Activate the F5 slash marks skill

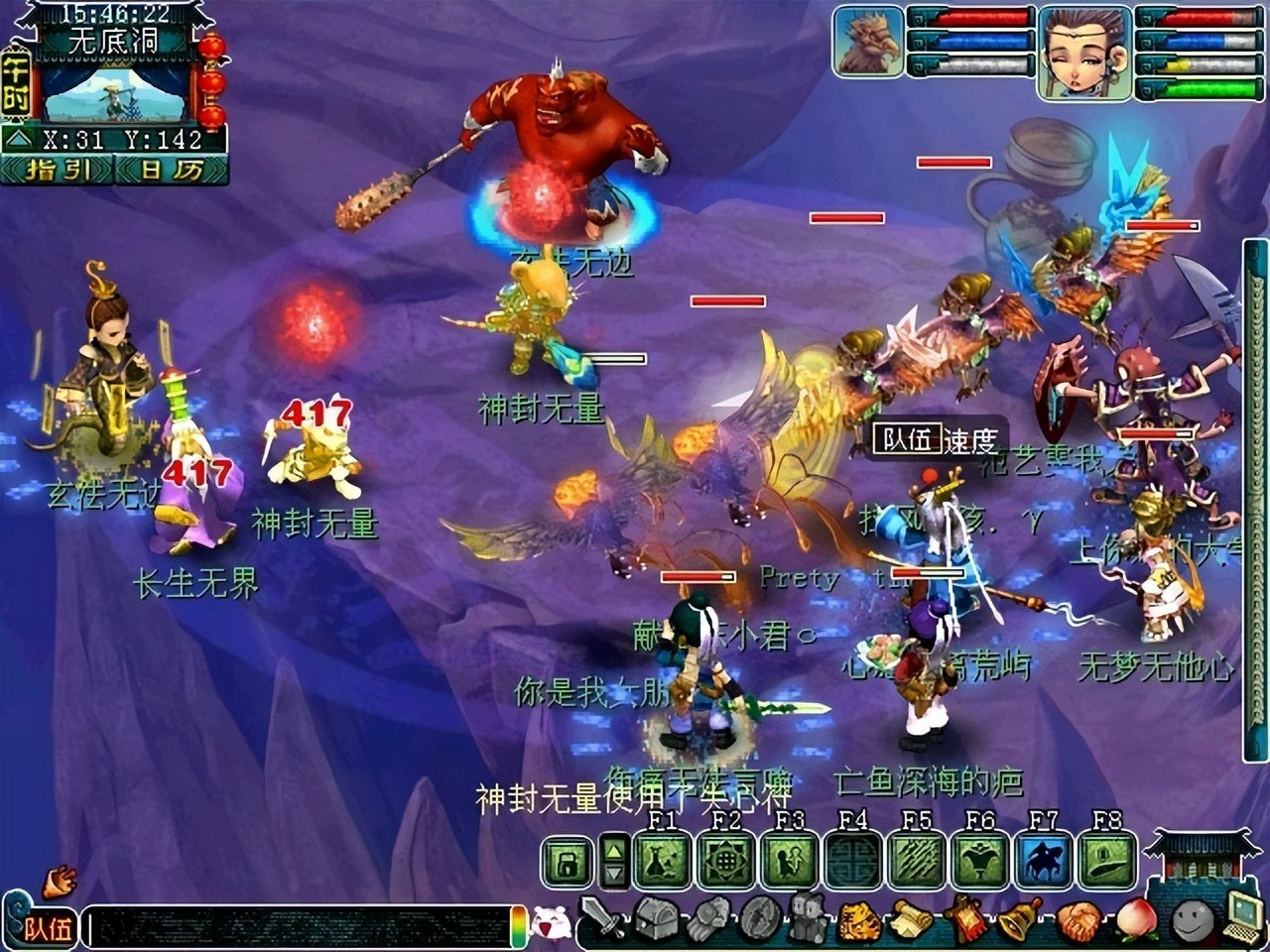pyautogui.click(x=917, y=861)
